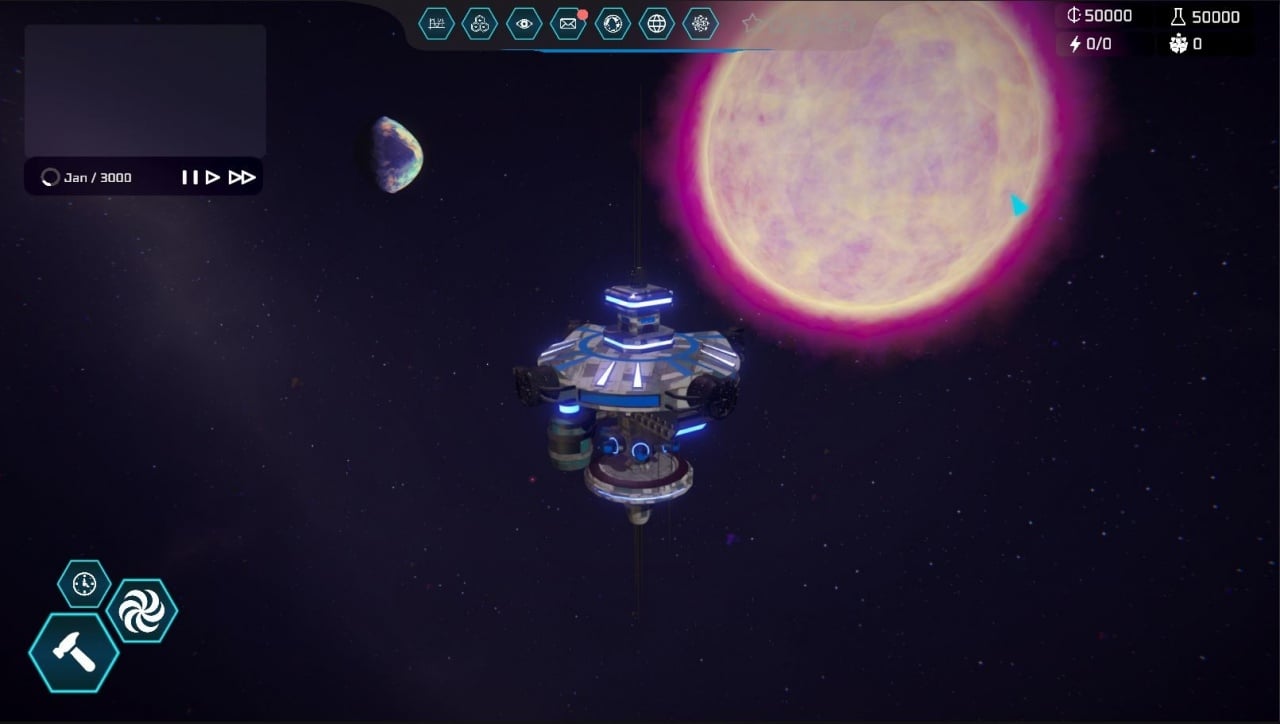The width and height of the screenshot is (1280, 724).
Task: Open the spiral swirl hexagon button
Action: pyautogui.click(x=141, y=612)
